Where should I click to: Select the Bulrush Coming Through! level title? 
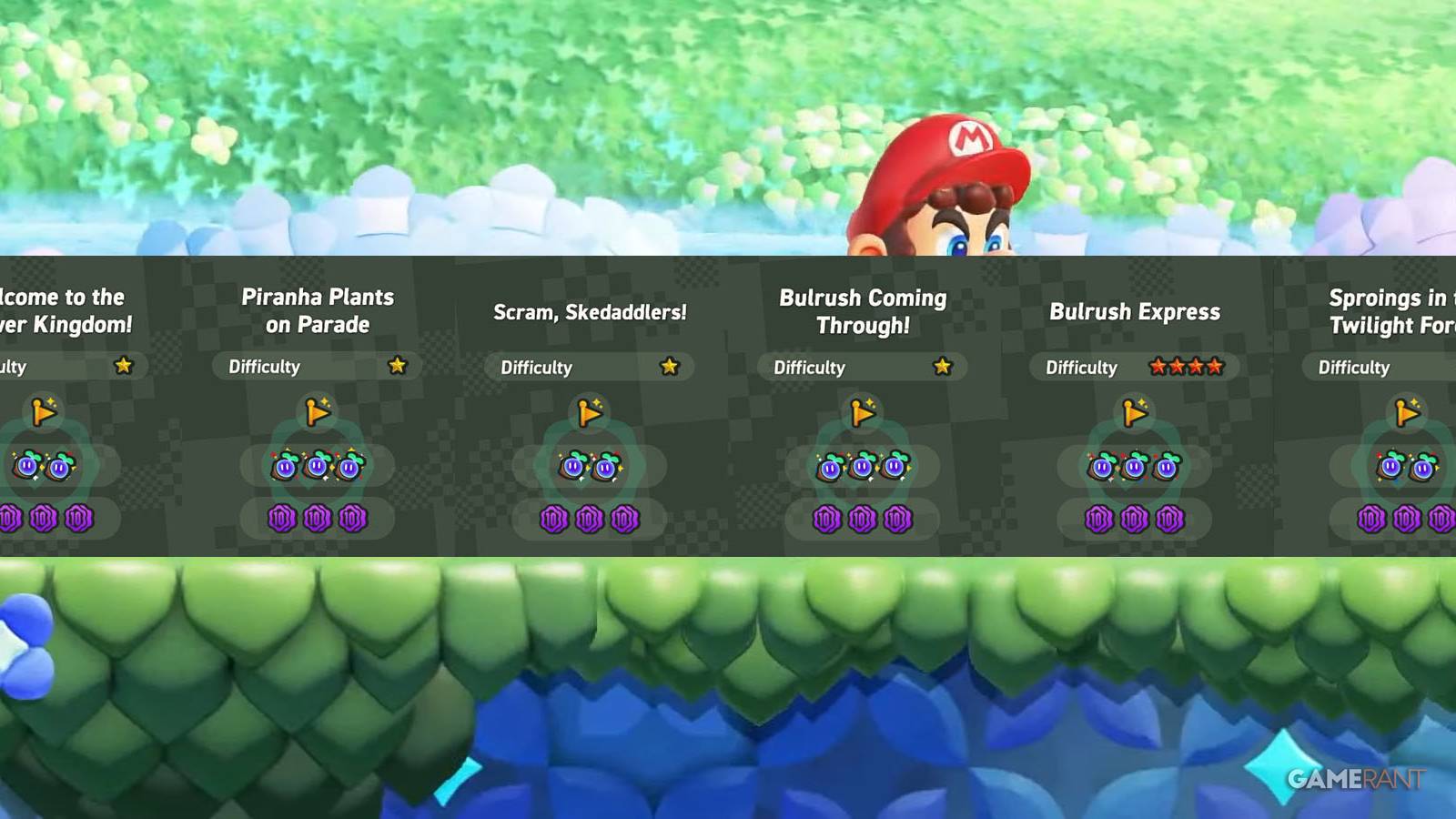[x=862, y=309]
